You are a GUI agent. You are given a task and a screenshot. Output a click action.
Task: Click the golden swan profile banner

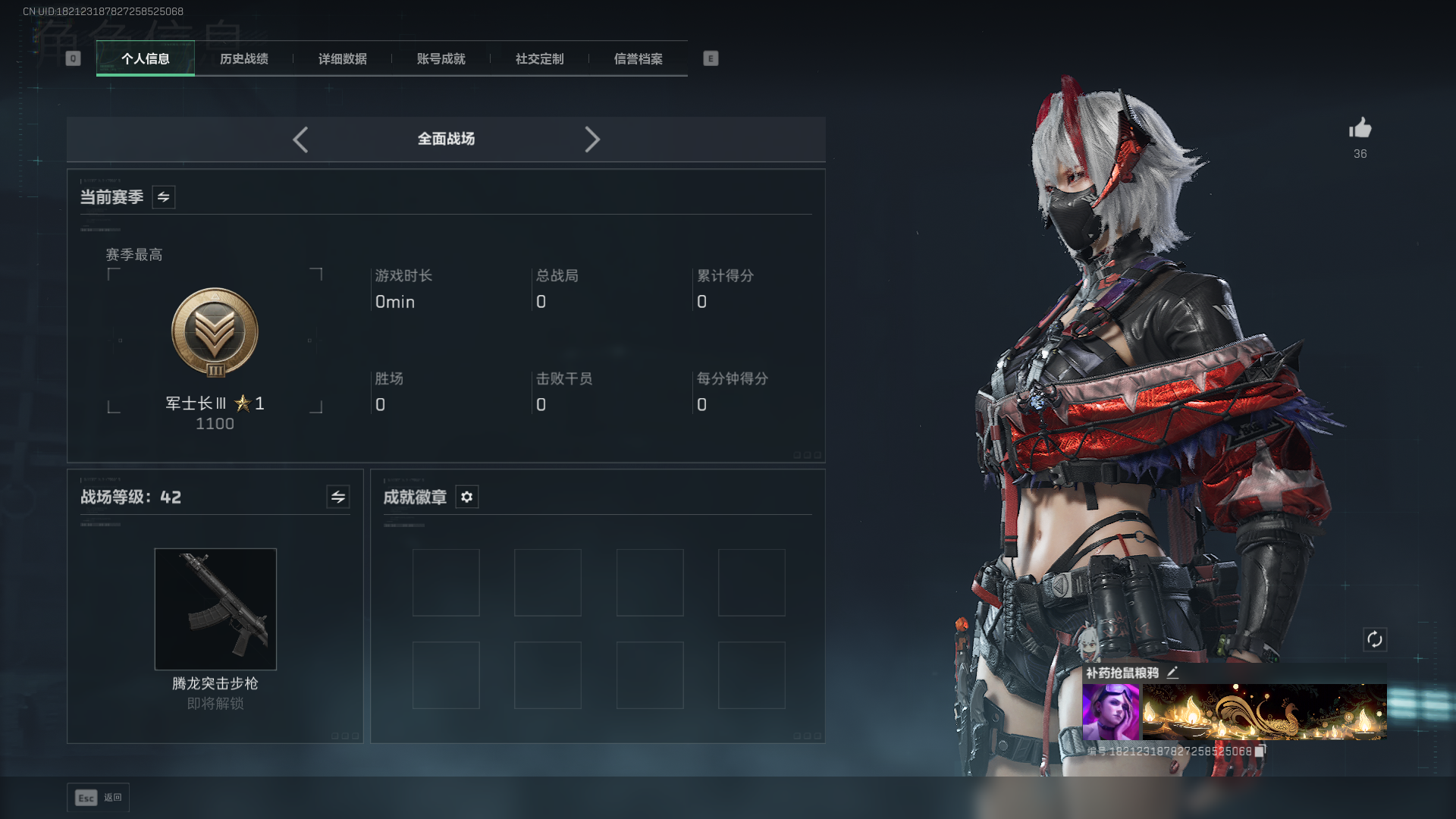pos(1264,711)
